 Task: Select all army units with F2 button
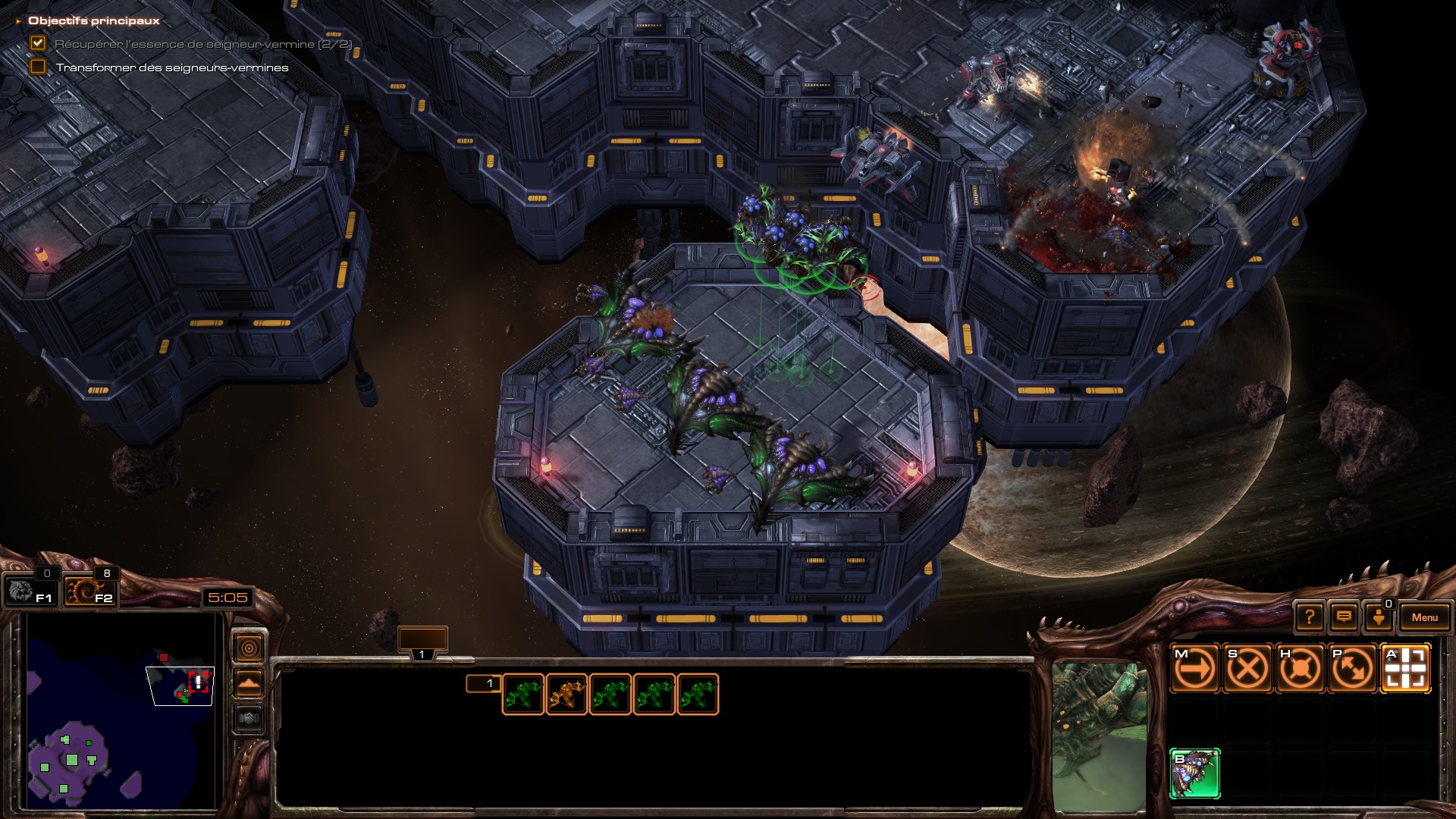(x=89, y=591)
